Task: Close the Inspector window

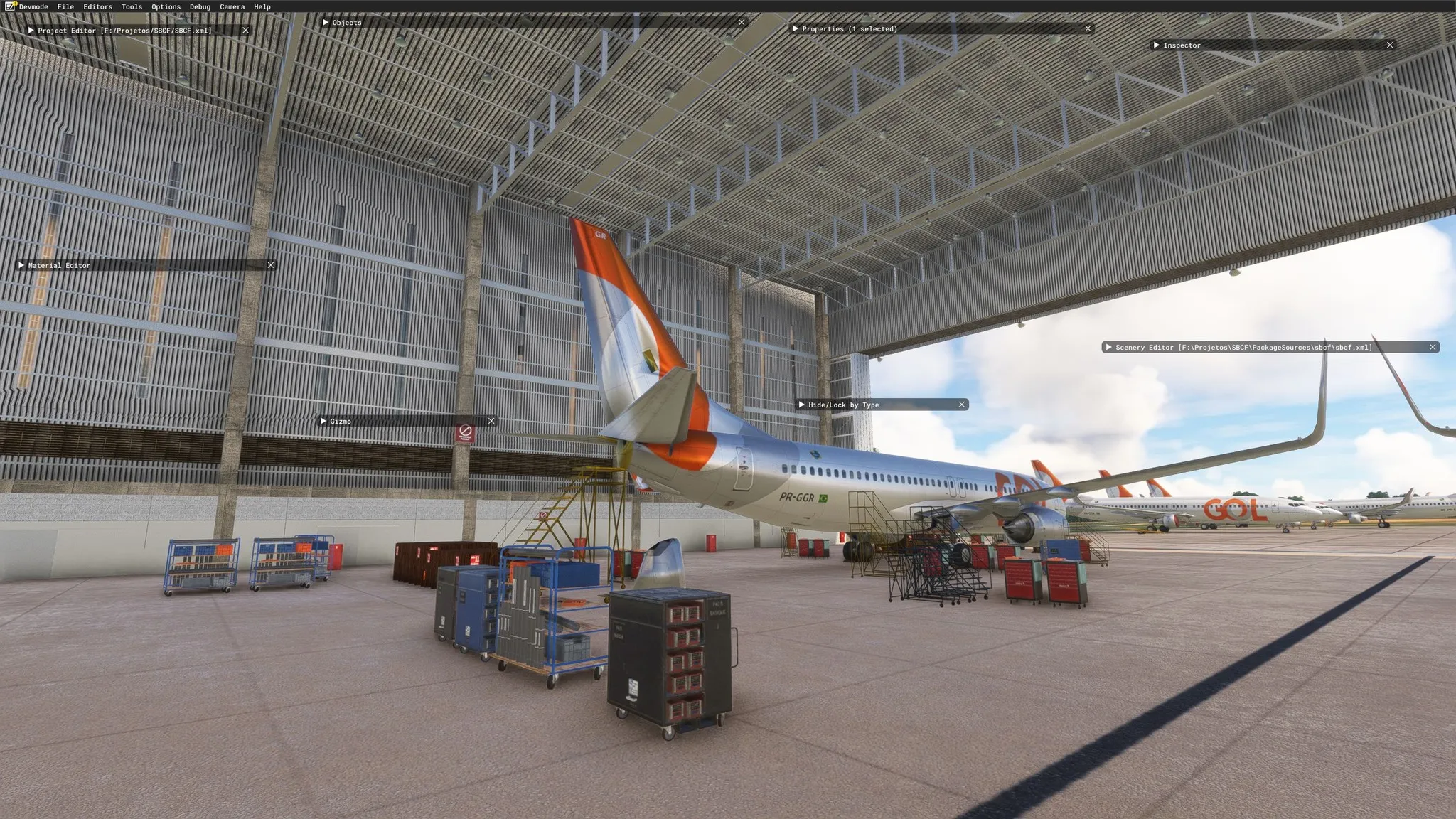Action: coord(1390,45)
